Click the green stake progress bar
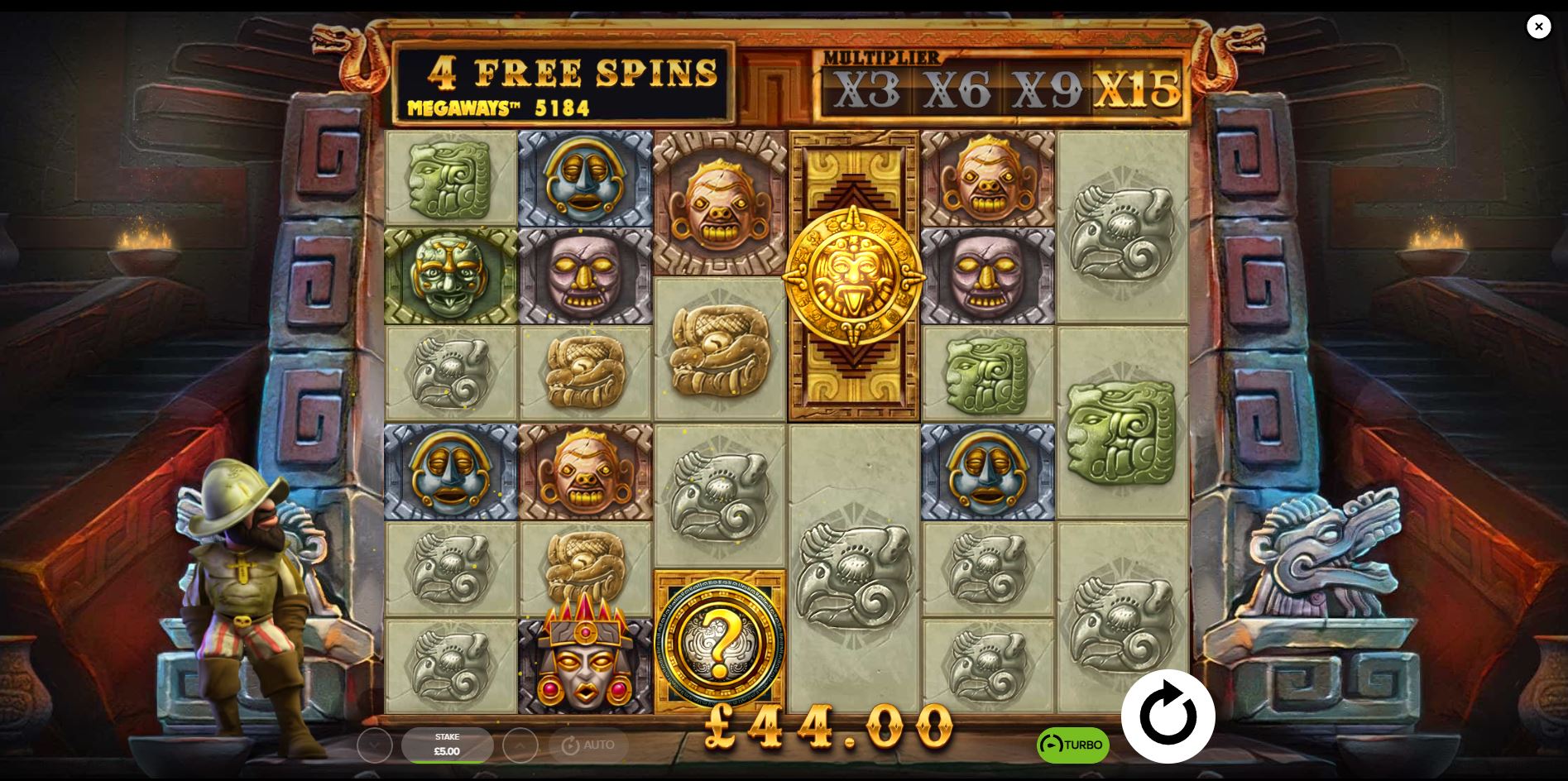Image resolution: width=1568 pixels, height=781 pixels. 447,762
